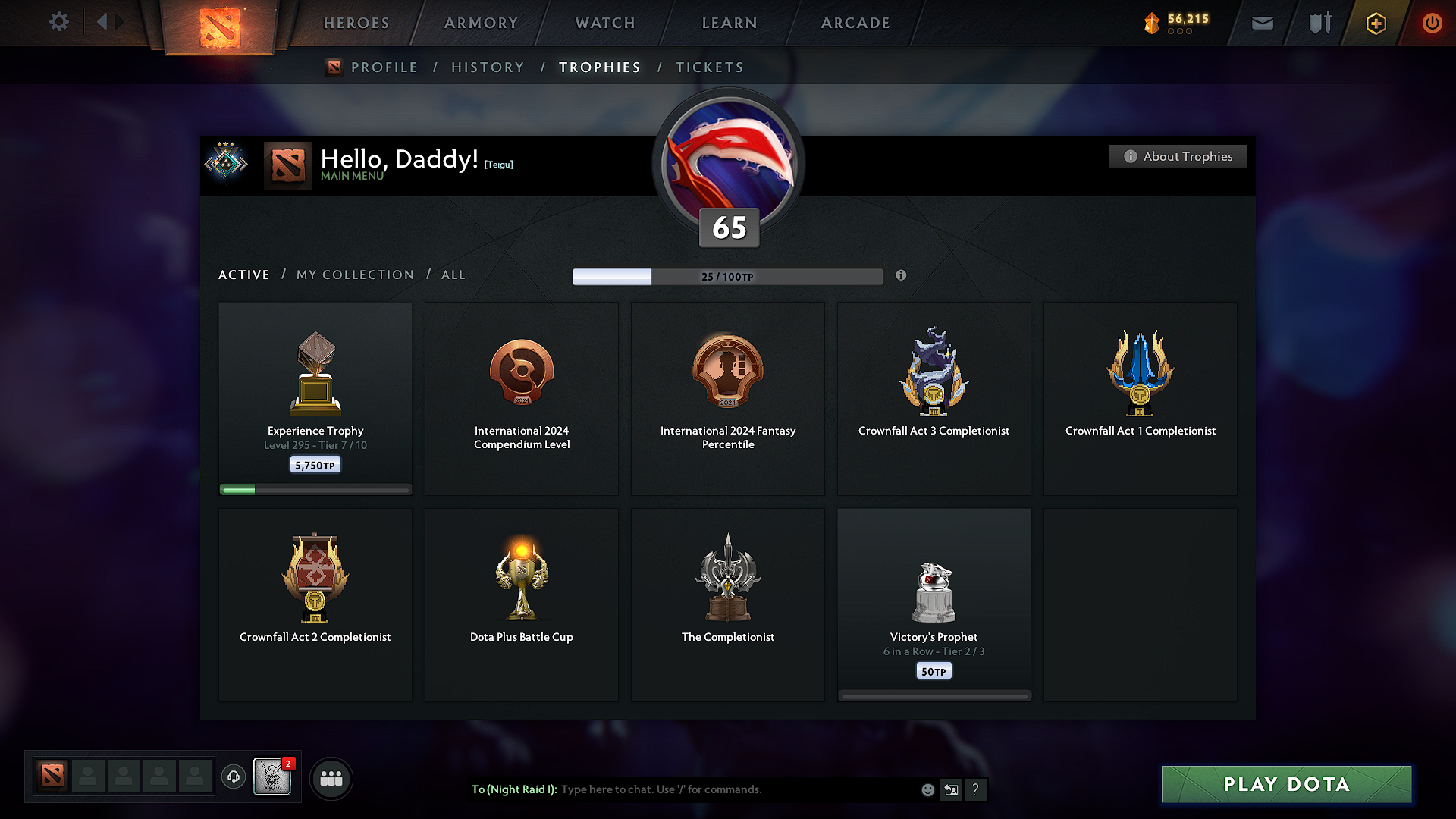The height and width of the screenshot is (819, 1456).
Task: Click the gold hexagon plus store icon
Action: pyautogui.click(x=1375, y=23)
